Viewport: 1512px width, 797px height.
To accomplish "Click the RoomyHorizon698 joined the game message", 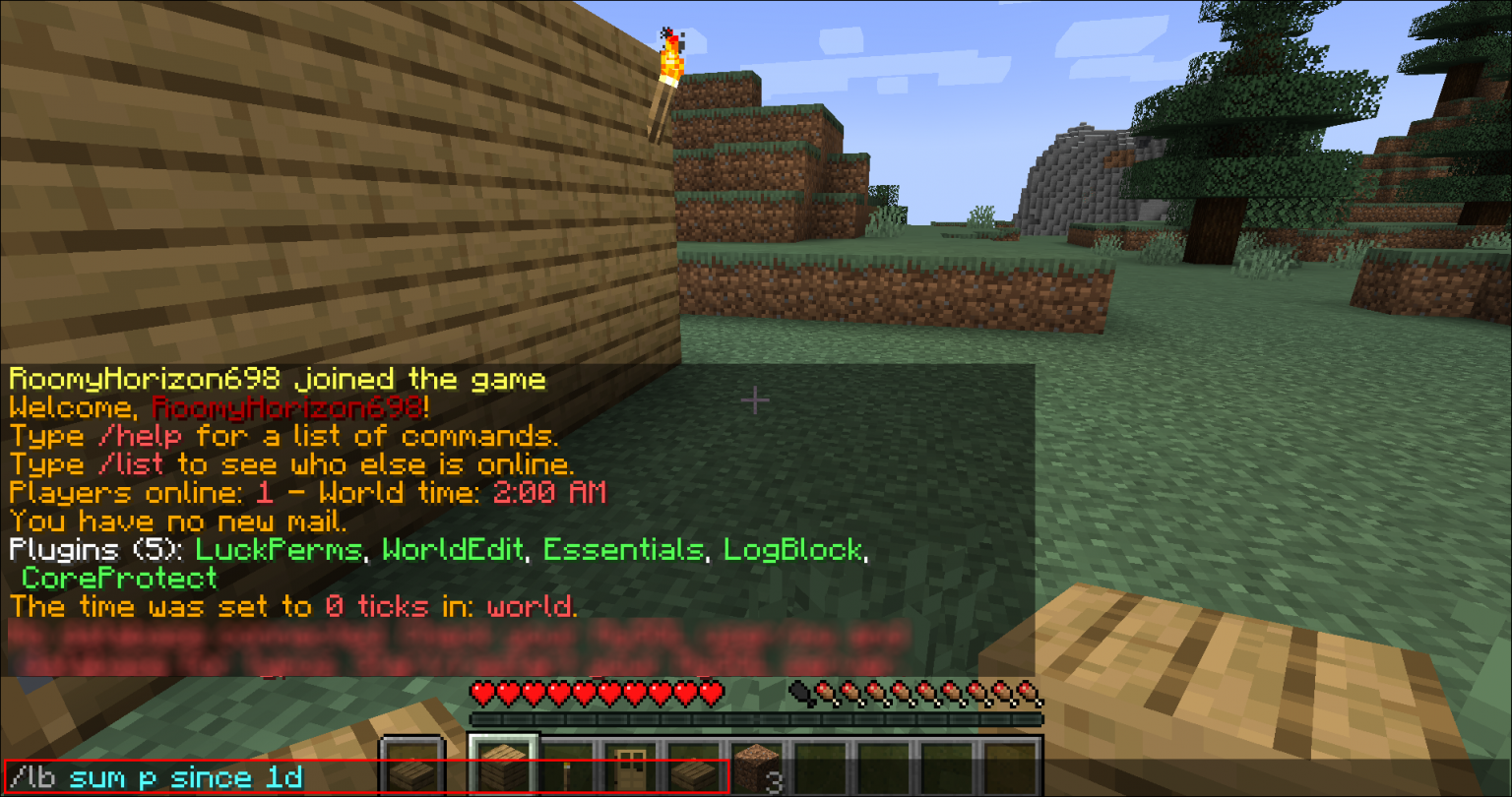I will click(276, 379).
